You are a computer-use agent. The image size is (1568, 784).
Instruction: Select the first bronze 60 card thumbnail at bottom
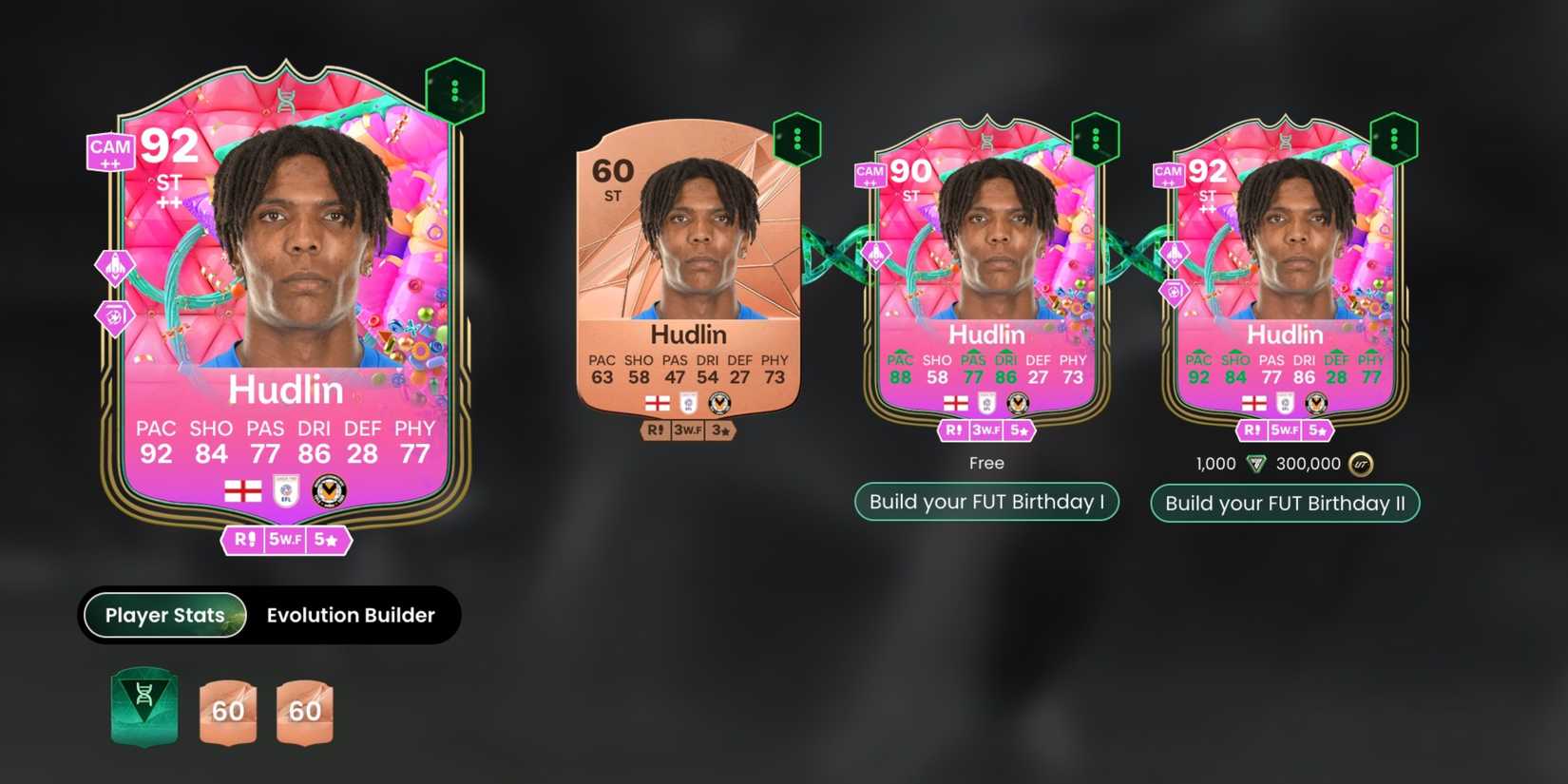226,711
